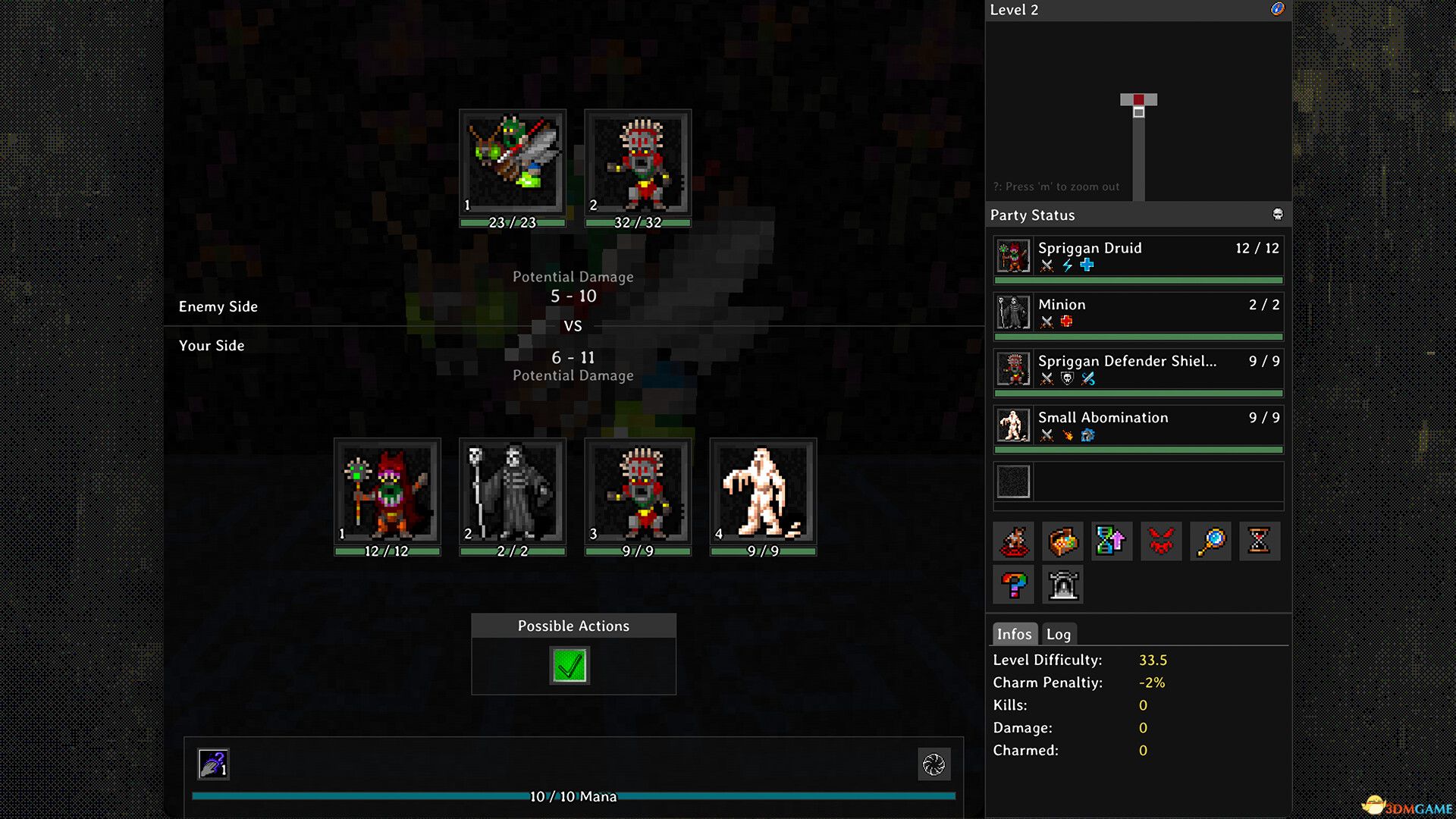Open Spriggan Druid row in Party Status
Image resolution: width=1456 pixels, height=819 pixels.
click(1137, 256)
